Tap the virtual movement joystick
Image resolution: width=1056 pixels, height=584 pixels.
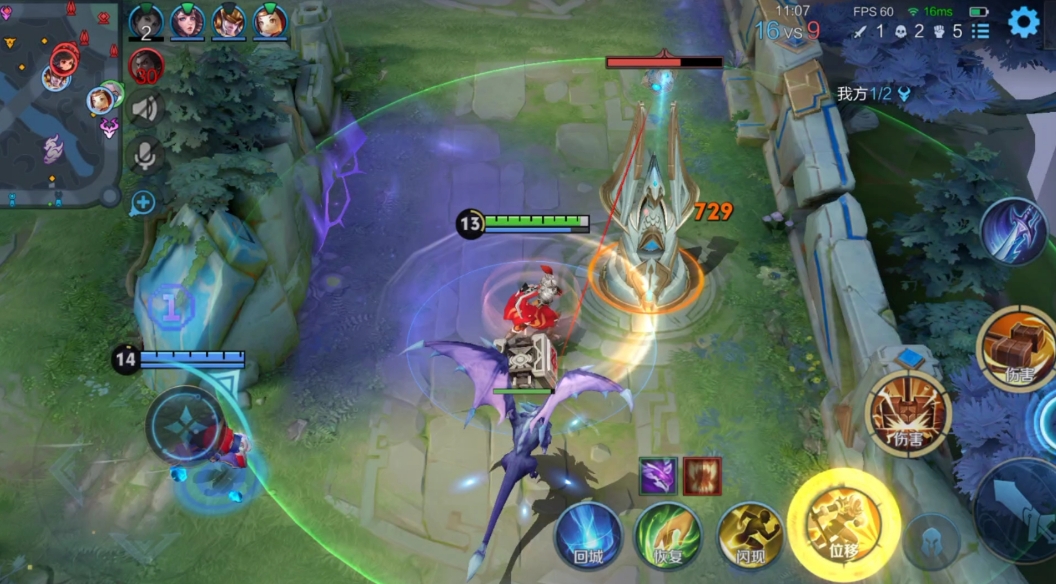[185, 424]
